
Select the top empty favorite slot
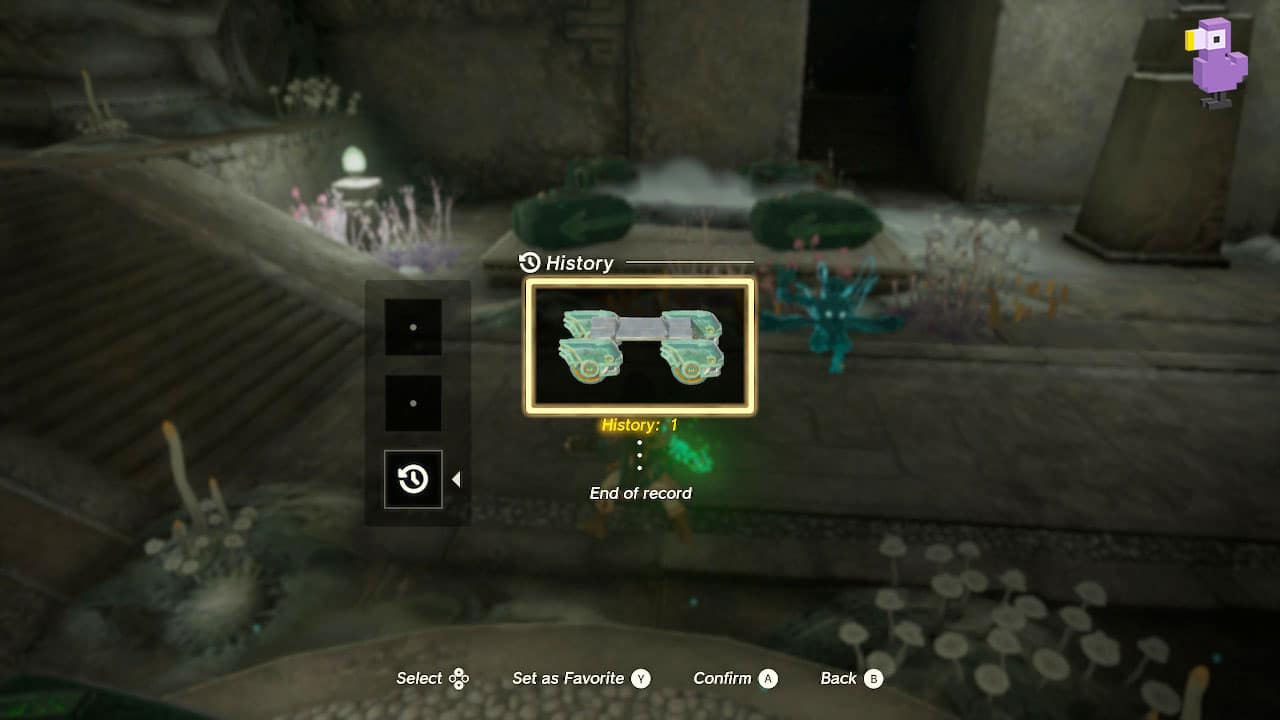tap(413, 327)
